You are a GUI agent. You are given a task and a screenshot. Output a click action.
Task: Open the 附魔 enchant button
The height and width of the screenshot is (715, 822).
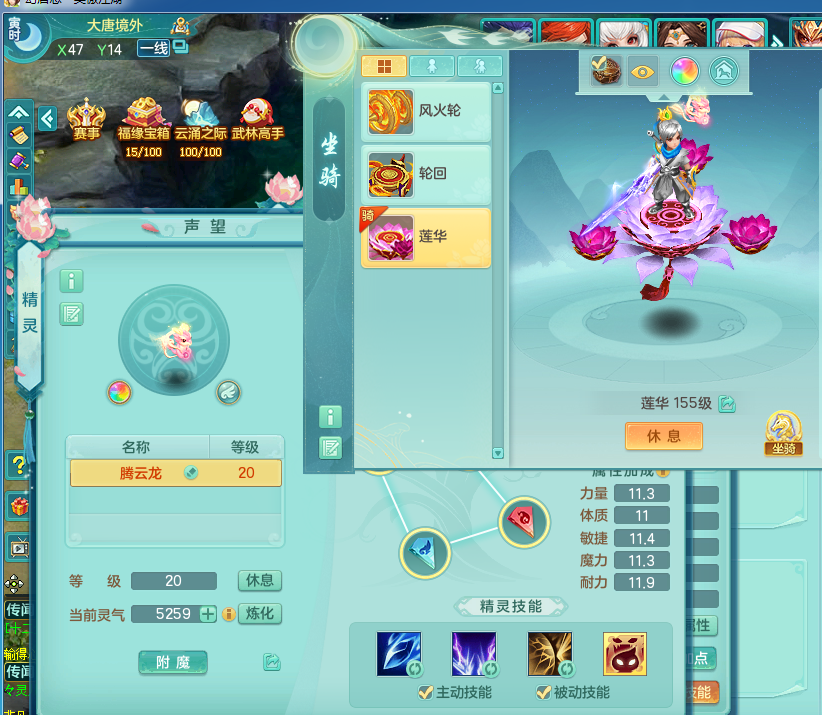(173, 661)
